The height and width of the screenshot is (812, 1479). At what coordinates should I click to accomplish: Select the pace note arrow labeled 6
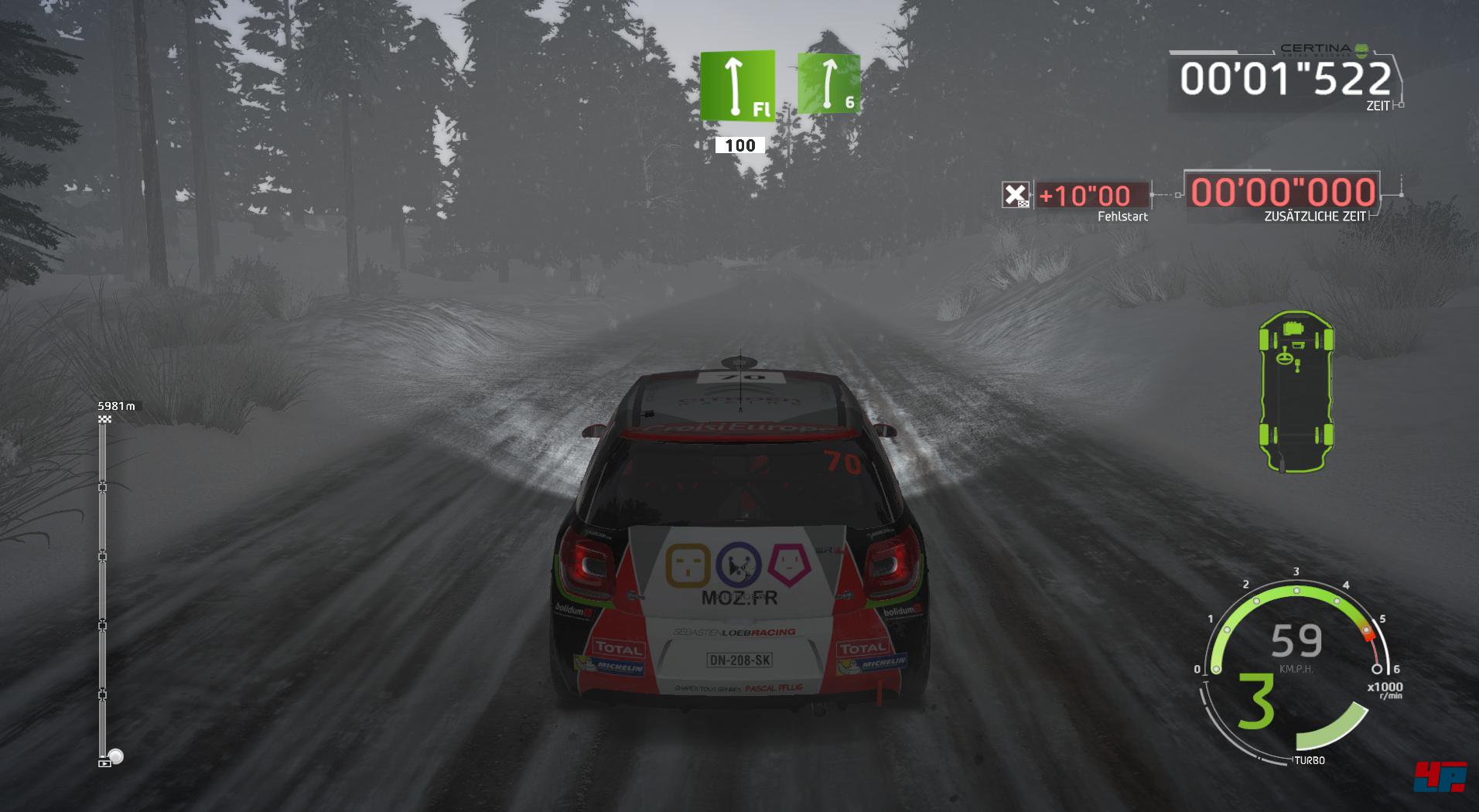(828, 83)
